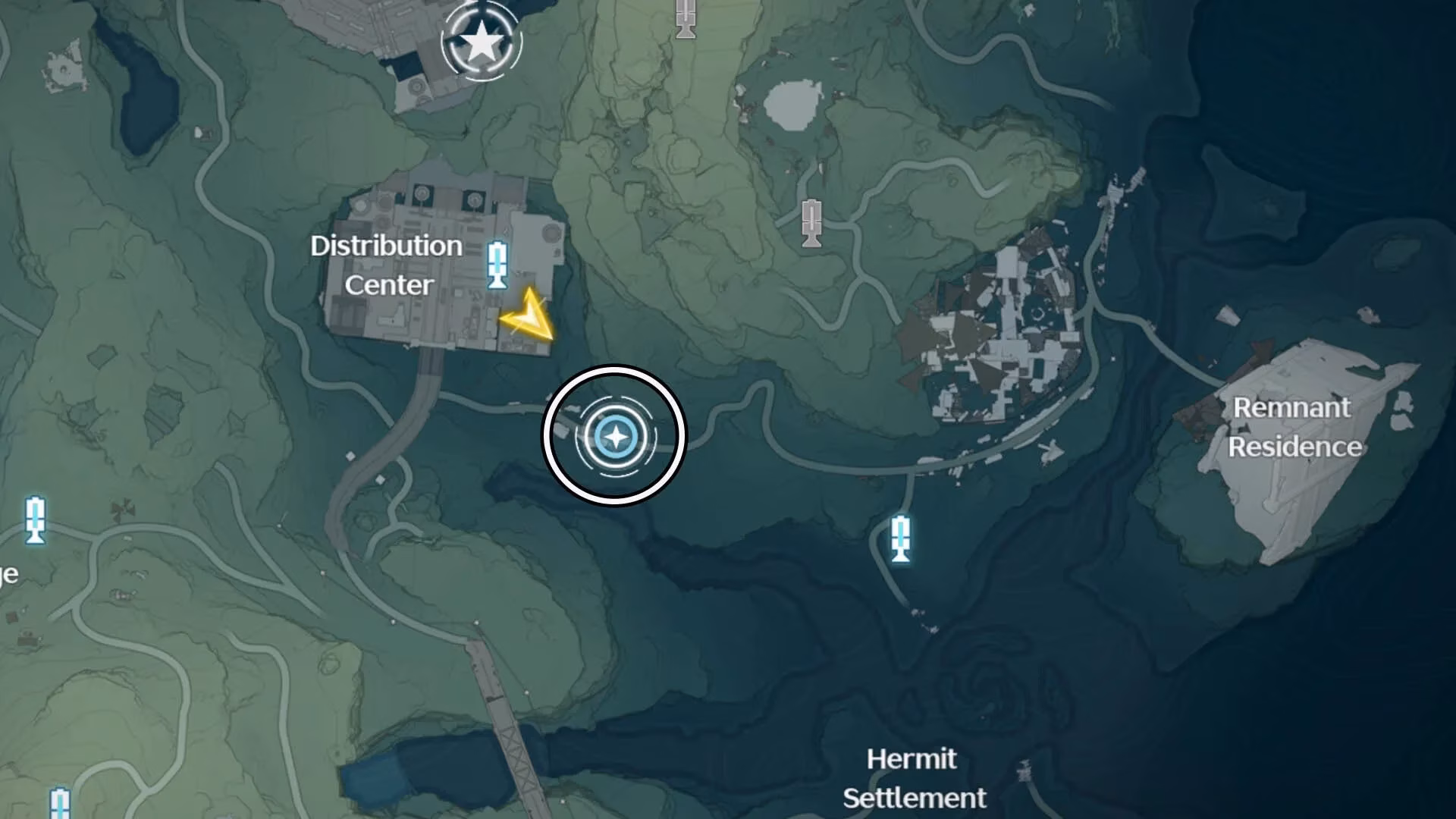Click the white star marker in dashed ring

(x=482, y=42)
